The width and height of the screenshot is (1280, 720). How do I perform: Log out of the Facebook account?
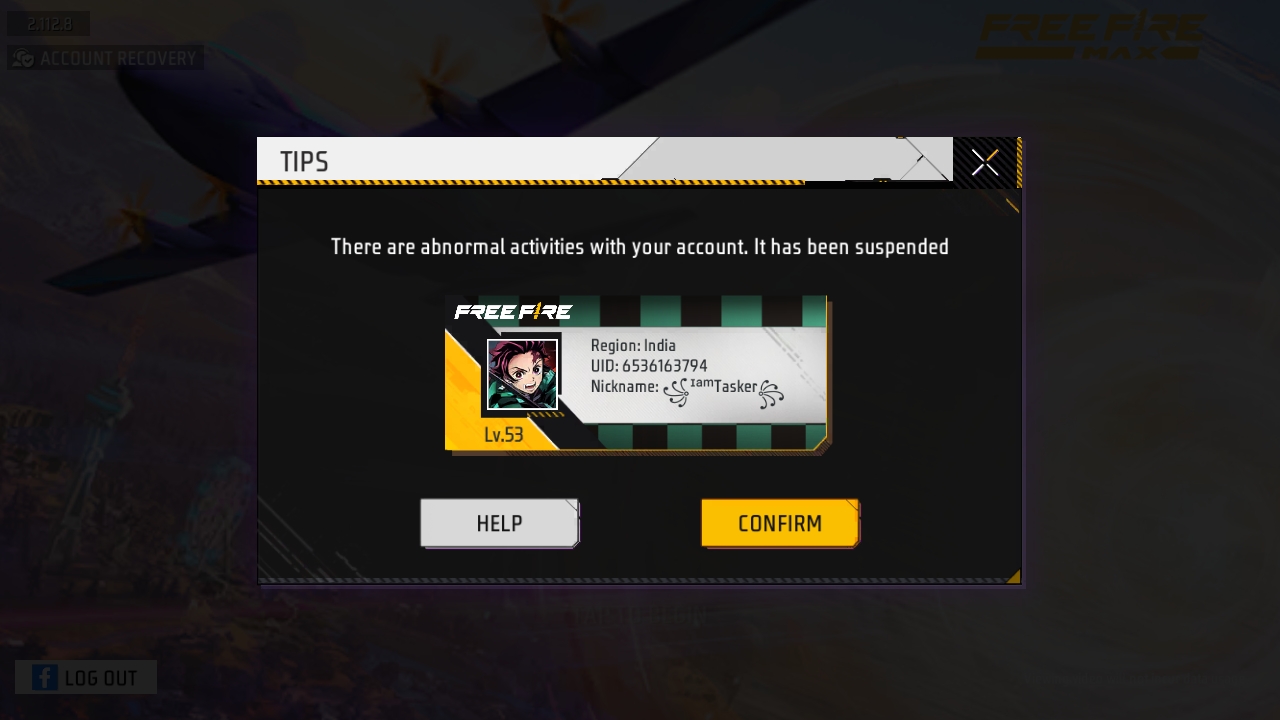86,677
